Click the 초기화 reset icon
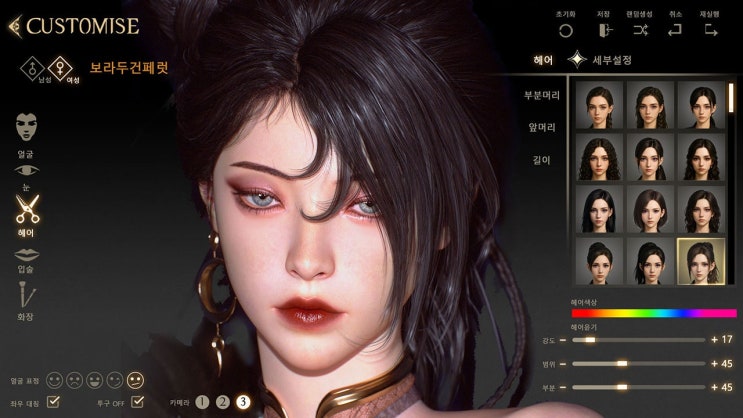 566,31
